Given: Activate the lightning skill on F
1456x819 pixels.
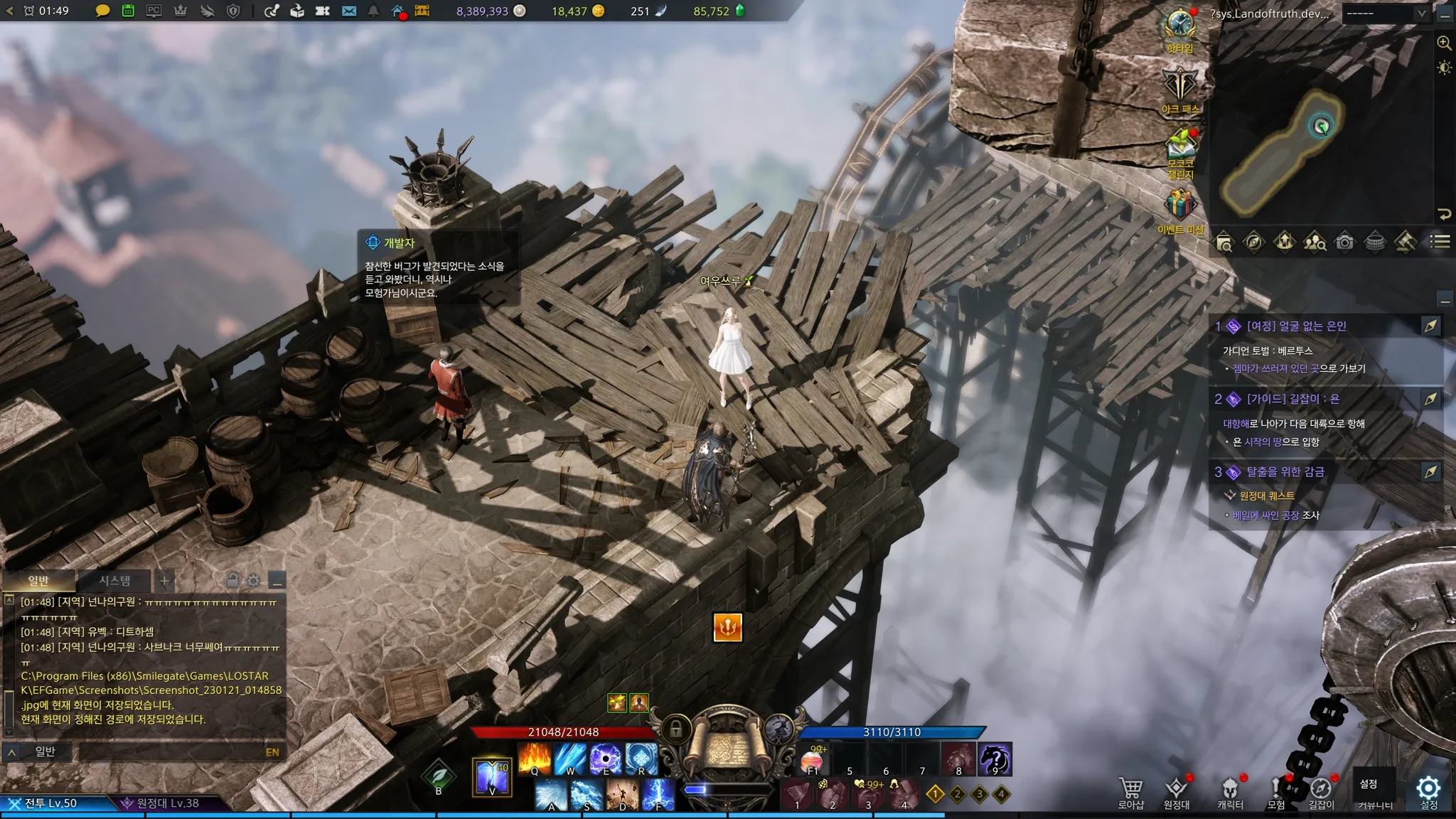Looking at the screenshot, I should (x=658, y=795).
